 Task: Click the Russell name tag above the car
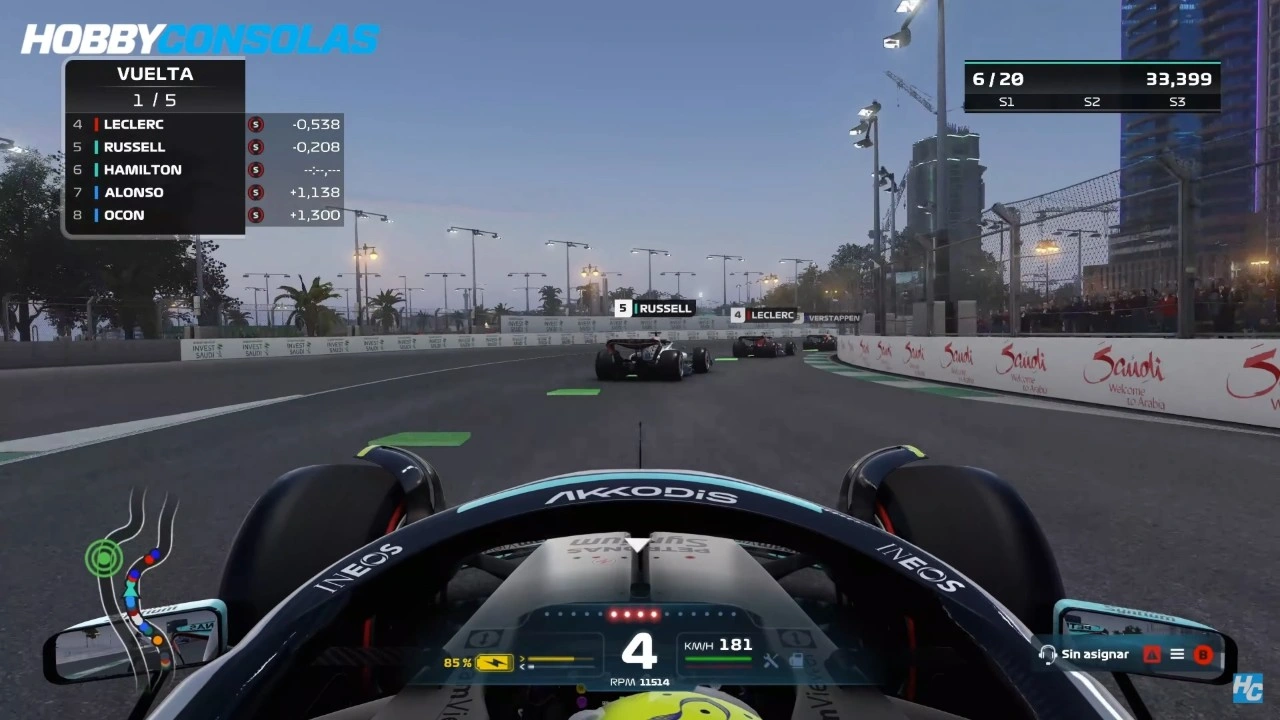655,308
